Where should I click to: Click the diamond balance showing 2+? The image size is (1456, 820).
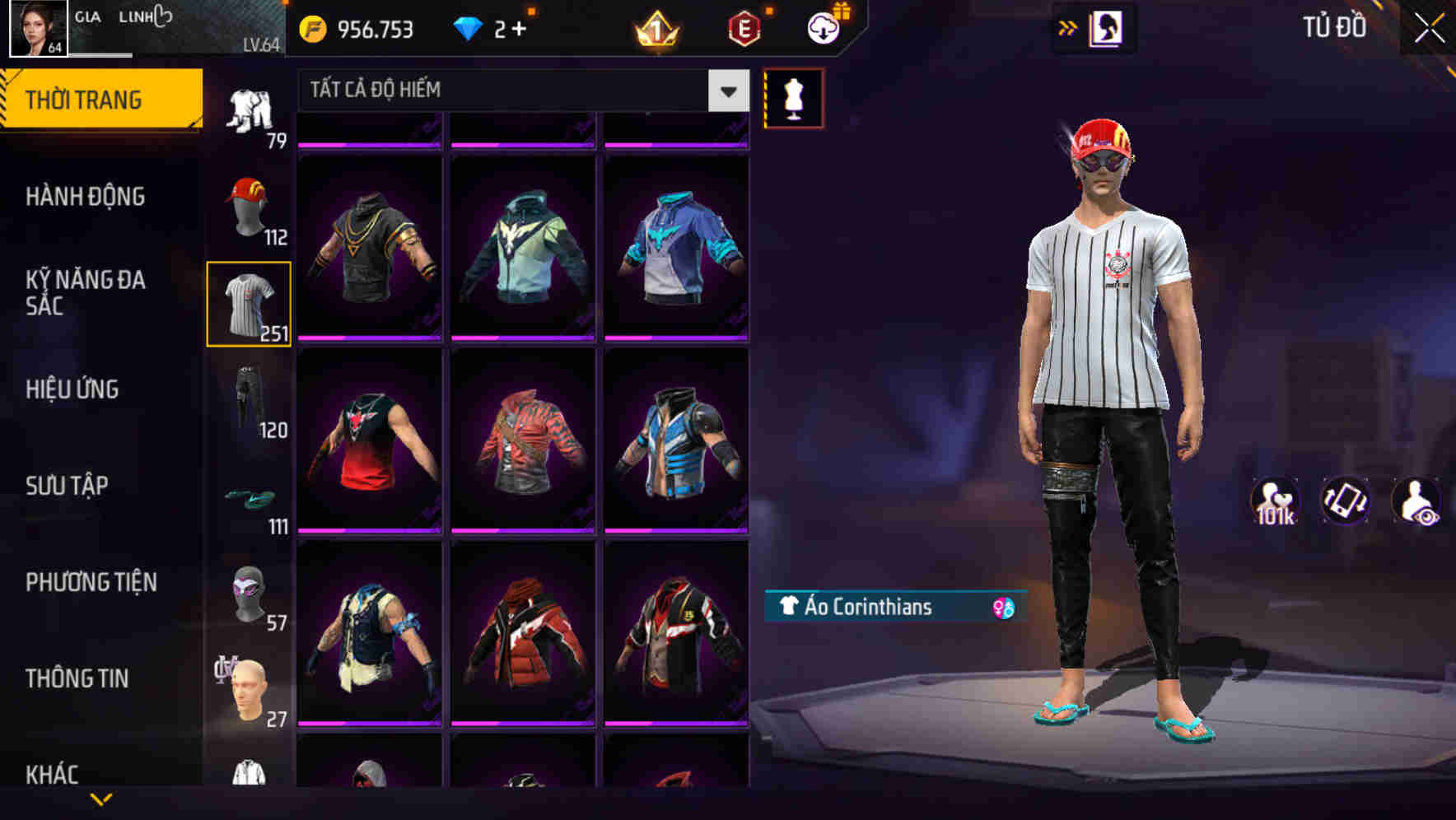point(494,29)
